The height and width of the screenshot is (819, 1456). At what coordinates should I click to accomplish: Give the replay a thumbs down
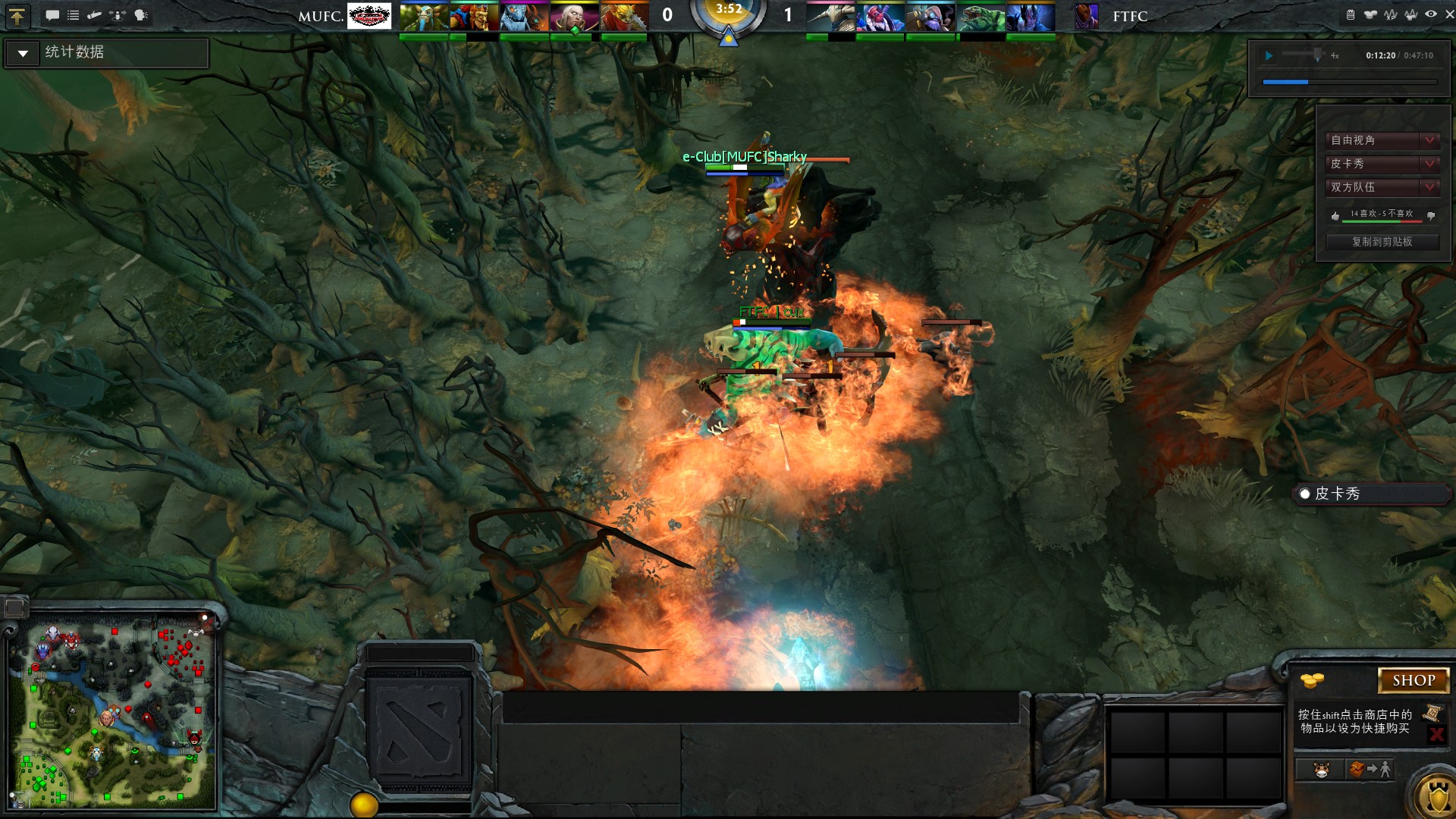[1431, 216]
